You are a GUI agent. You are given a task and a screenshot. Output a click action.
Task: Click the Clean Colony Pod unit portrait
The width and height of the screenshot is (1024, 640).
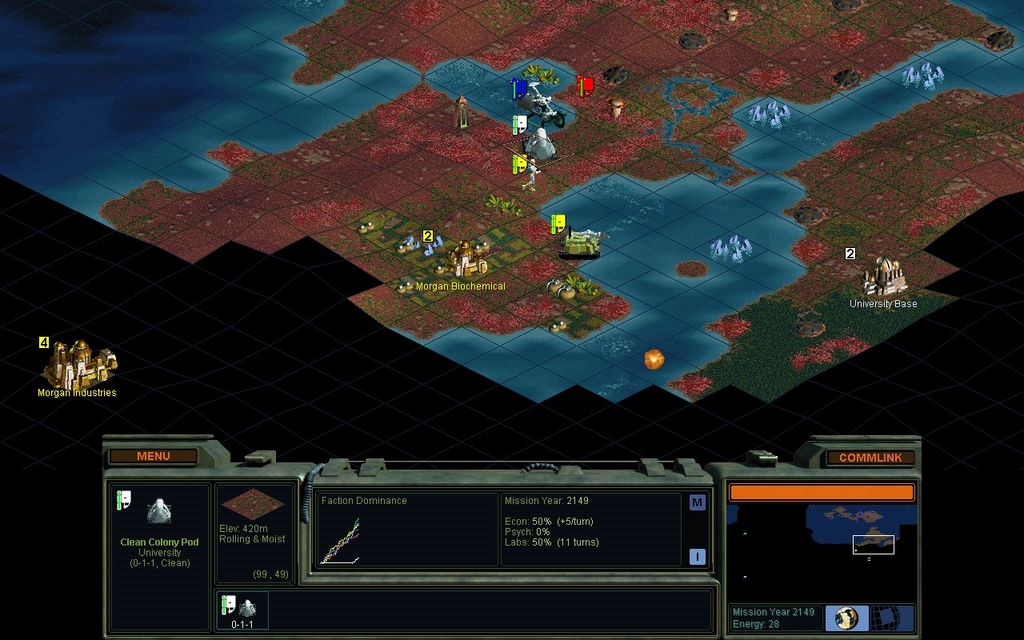pyautogui.click(x=159, y=512)
